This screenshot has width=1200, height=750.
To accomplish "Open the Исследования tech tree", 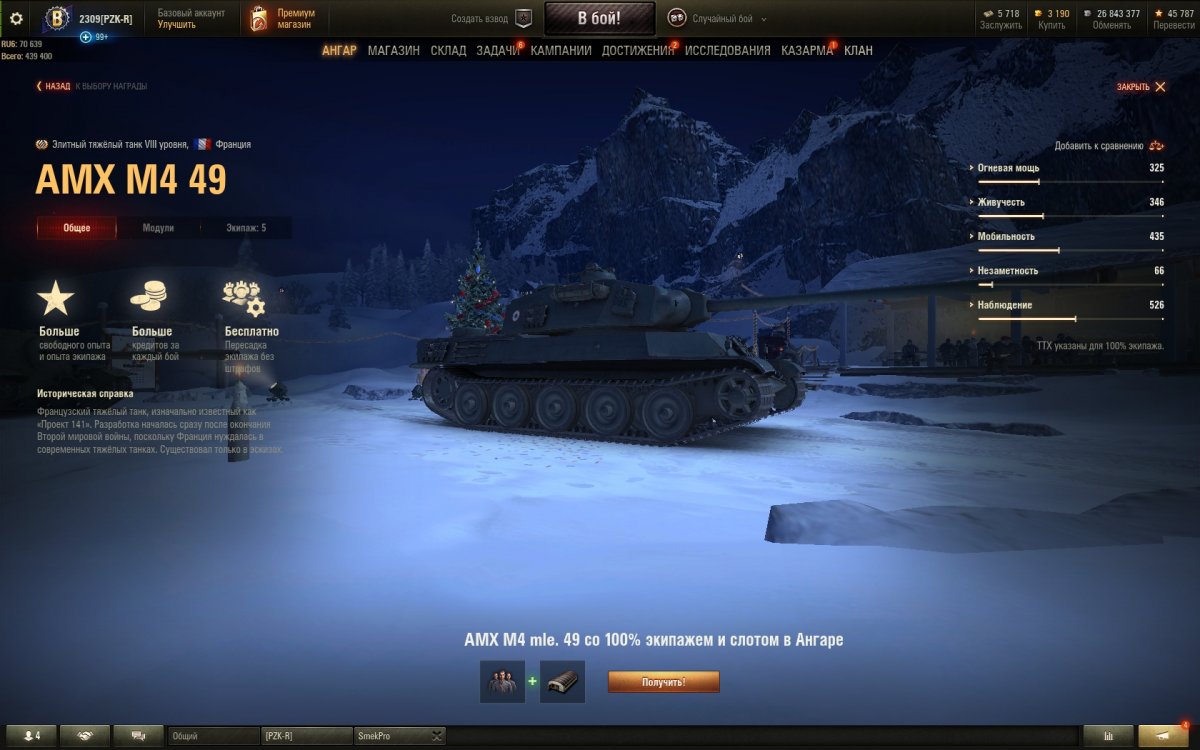I will click(727, 50).
